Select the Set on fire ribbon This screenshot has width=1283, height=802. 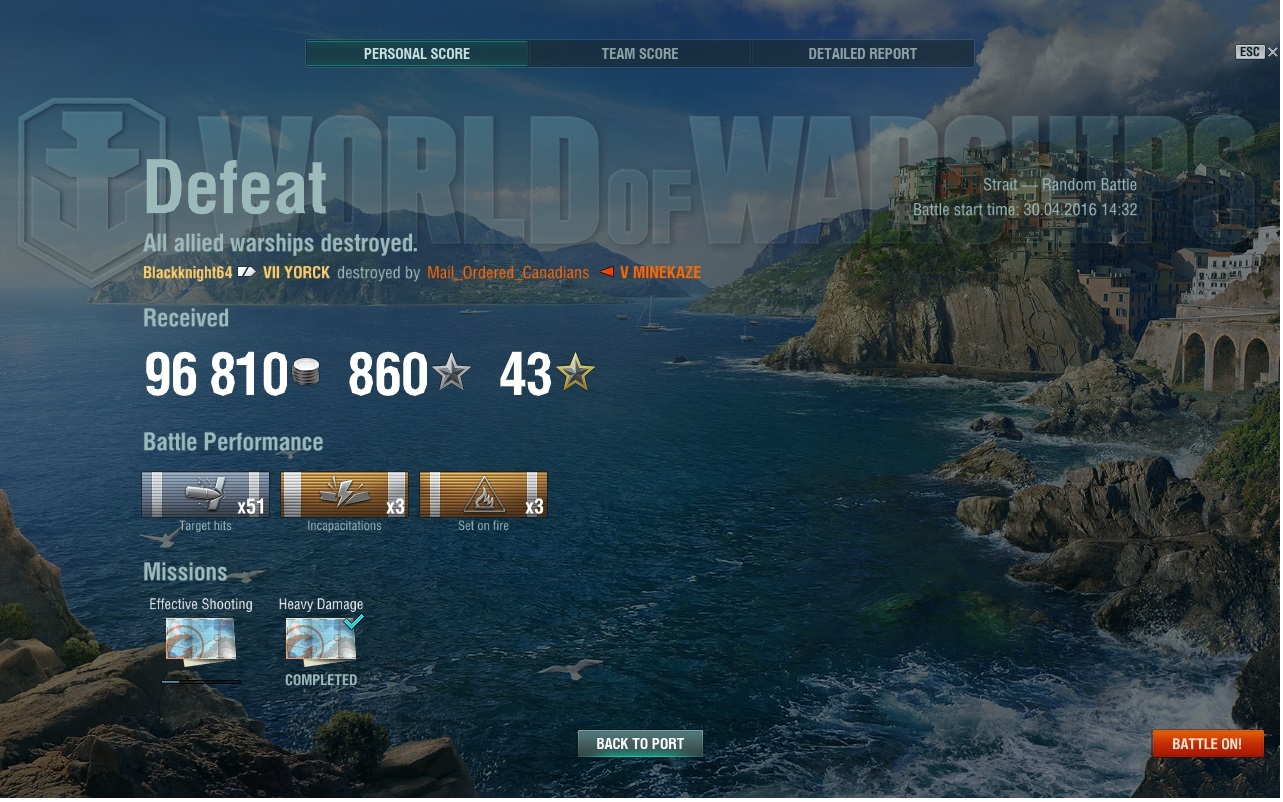point(483,494)
